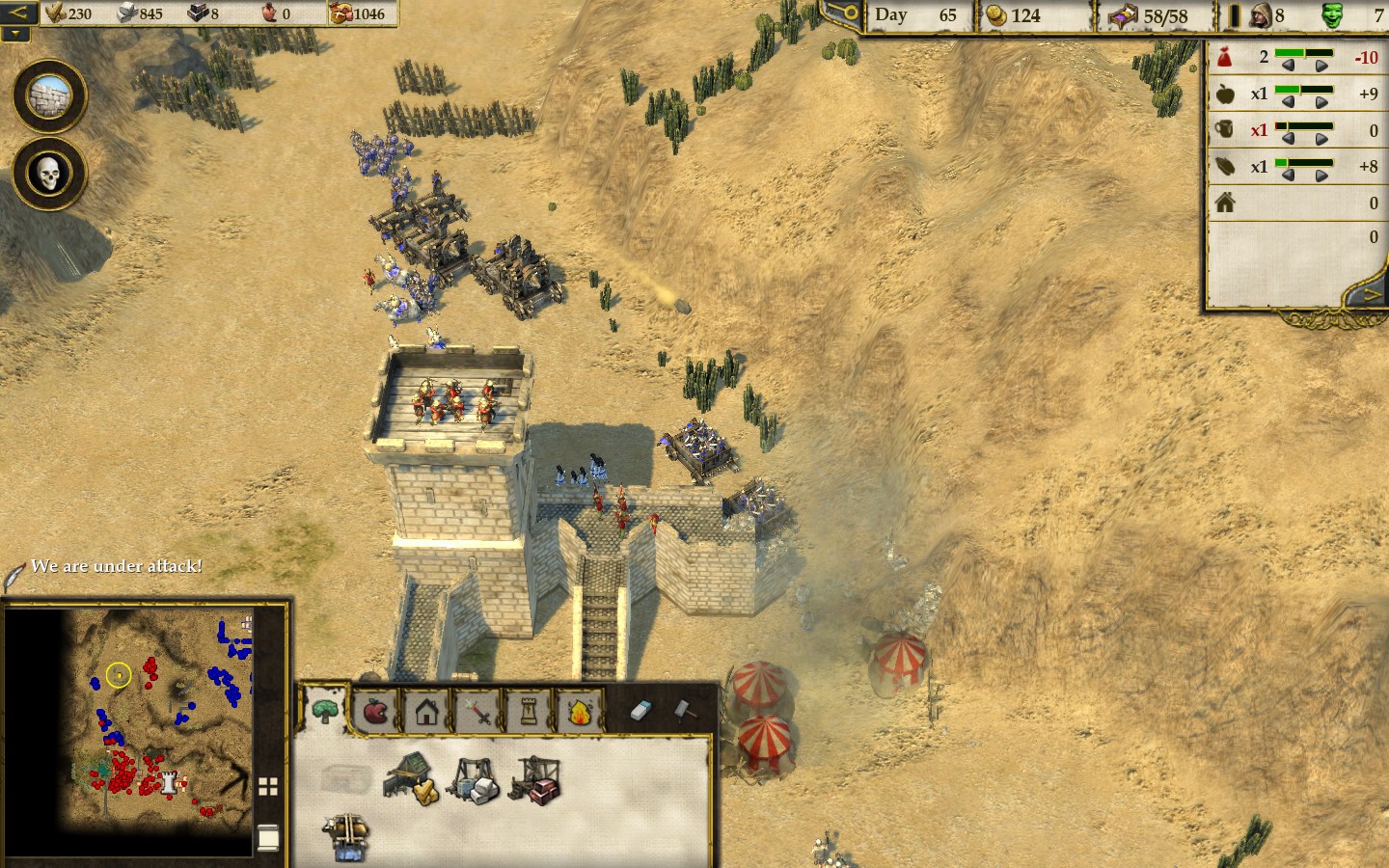Open the apple food buildings tab
This screenshot has height=868, width=1389.
pyautogui.click(x=375, y=713)
